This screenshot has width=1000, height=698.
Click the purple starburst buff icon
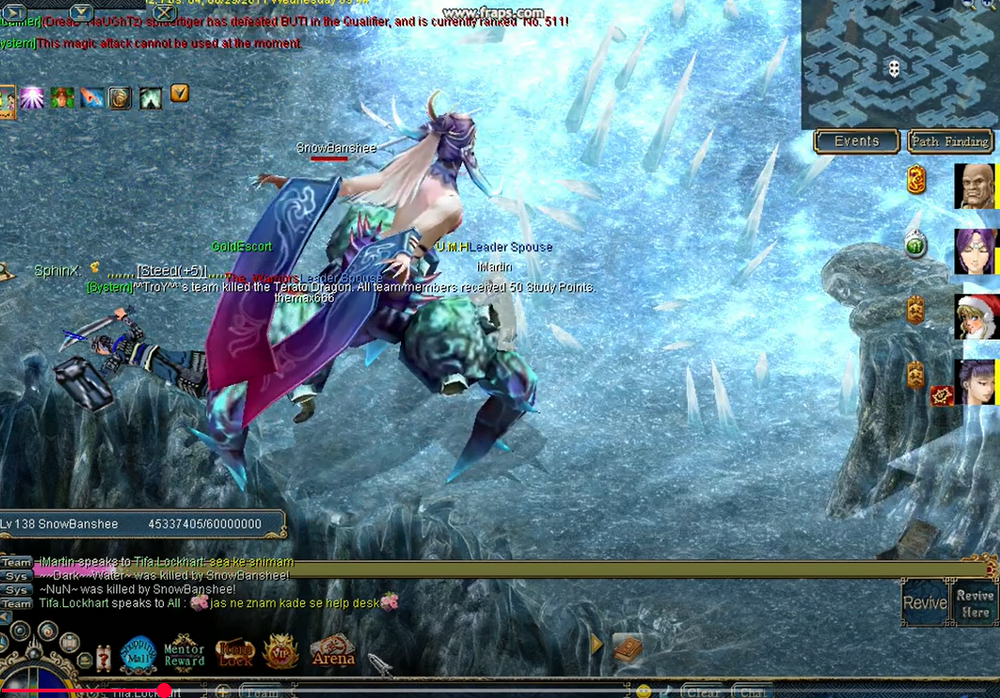pyautogui.click(x=32, y=97)
